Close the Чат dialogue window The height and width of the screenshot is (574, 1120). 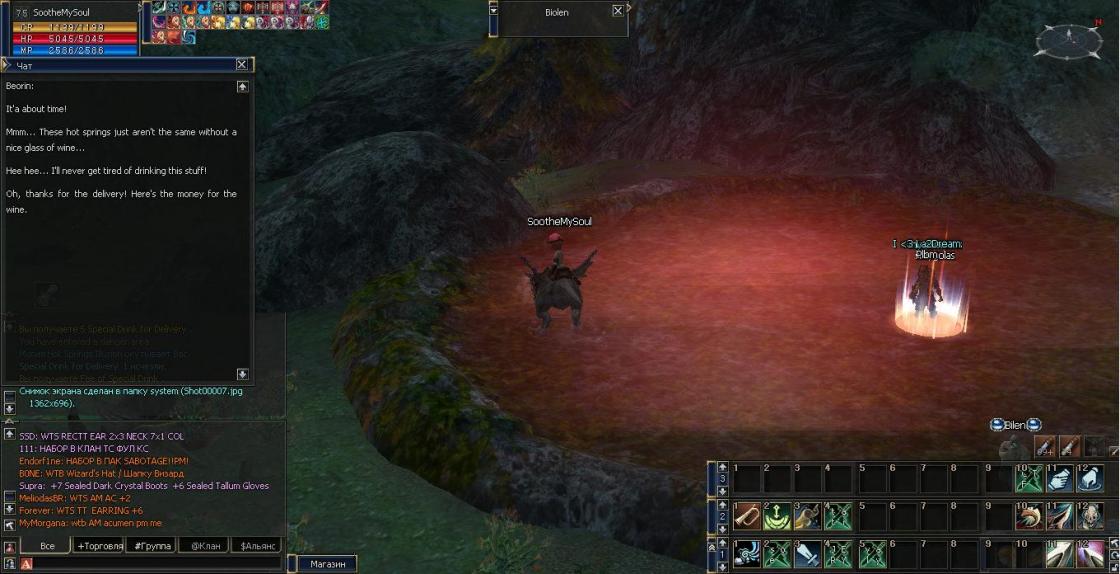pos(241,64)
